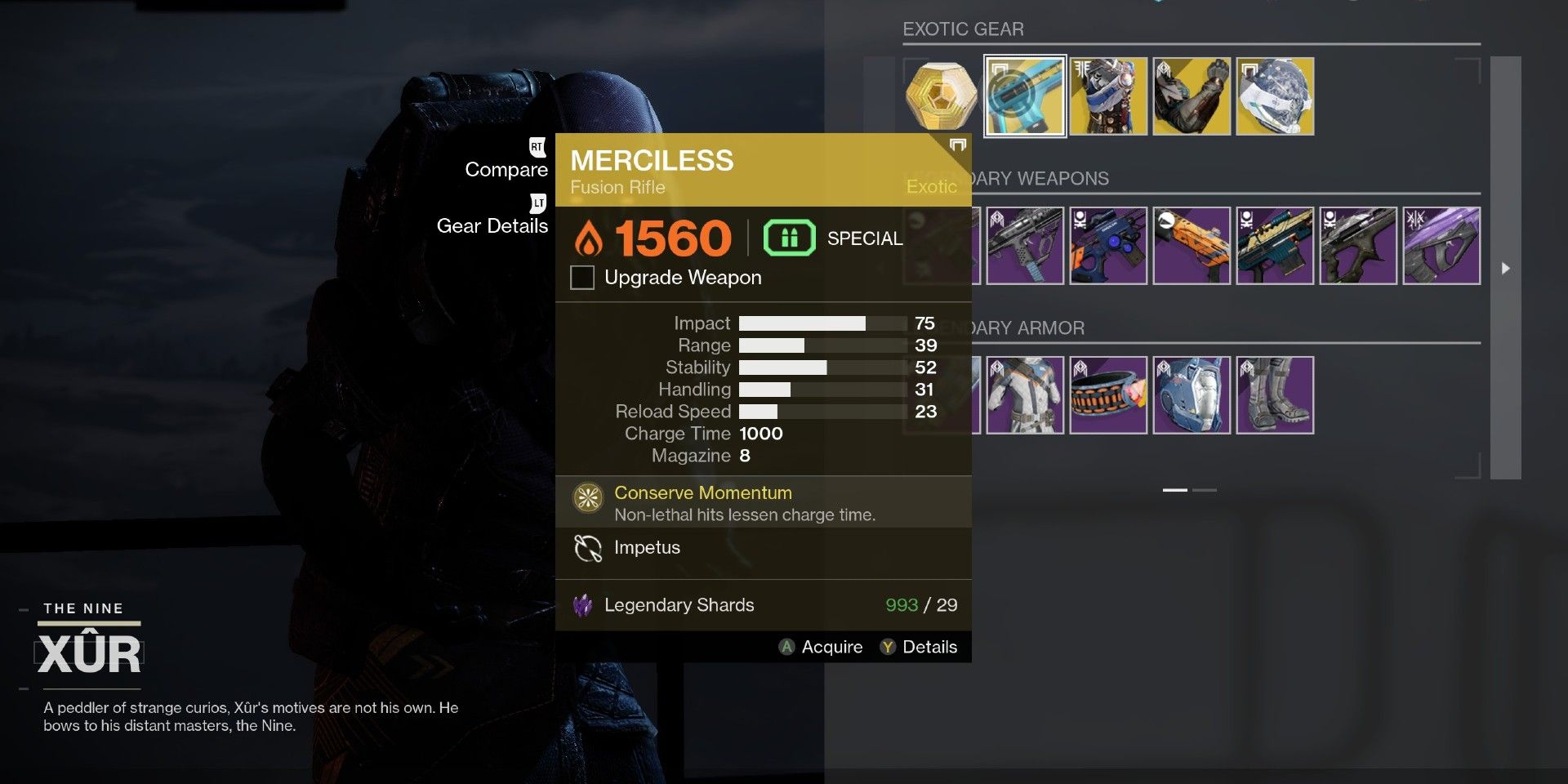
Task: Select the Merciless fusion rifle icon in Exotic Gear
Action: (x=1025, y=96)
